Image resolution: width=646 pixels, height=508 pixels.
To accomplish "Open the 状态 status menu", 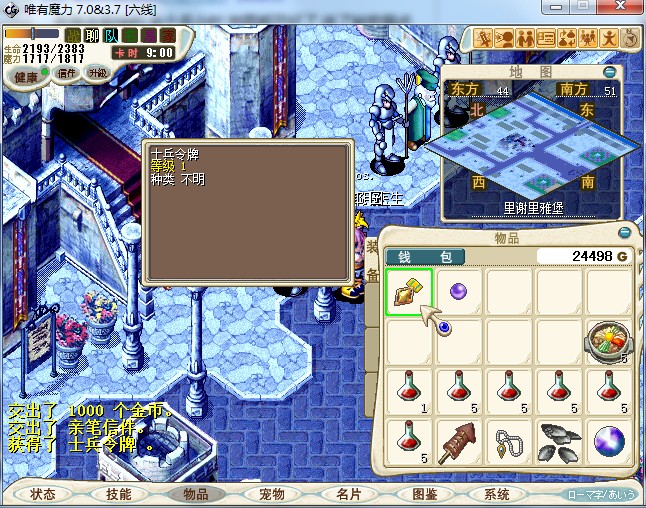I will tap(43, 494).
